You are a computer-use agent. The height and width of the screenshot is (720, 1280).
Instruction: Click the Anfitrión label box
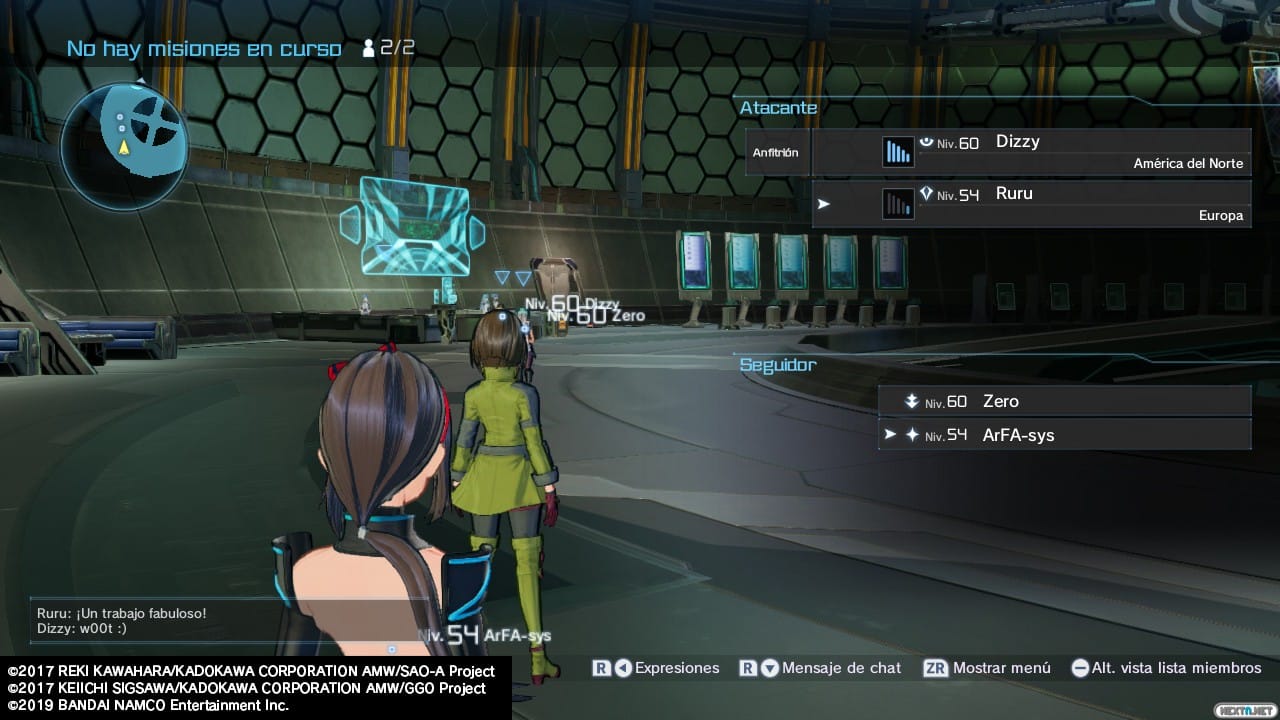coord(776,153)
